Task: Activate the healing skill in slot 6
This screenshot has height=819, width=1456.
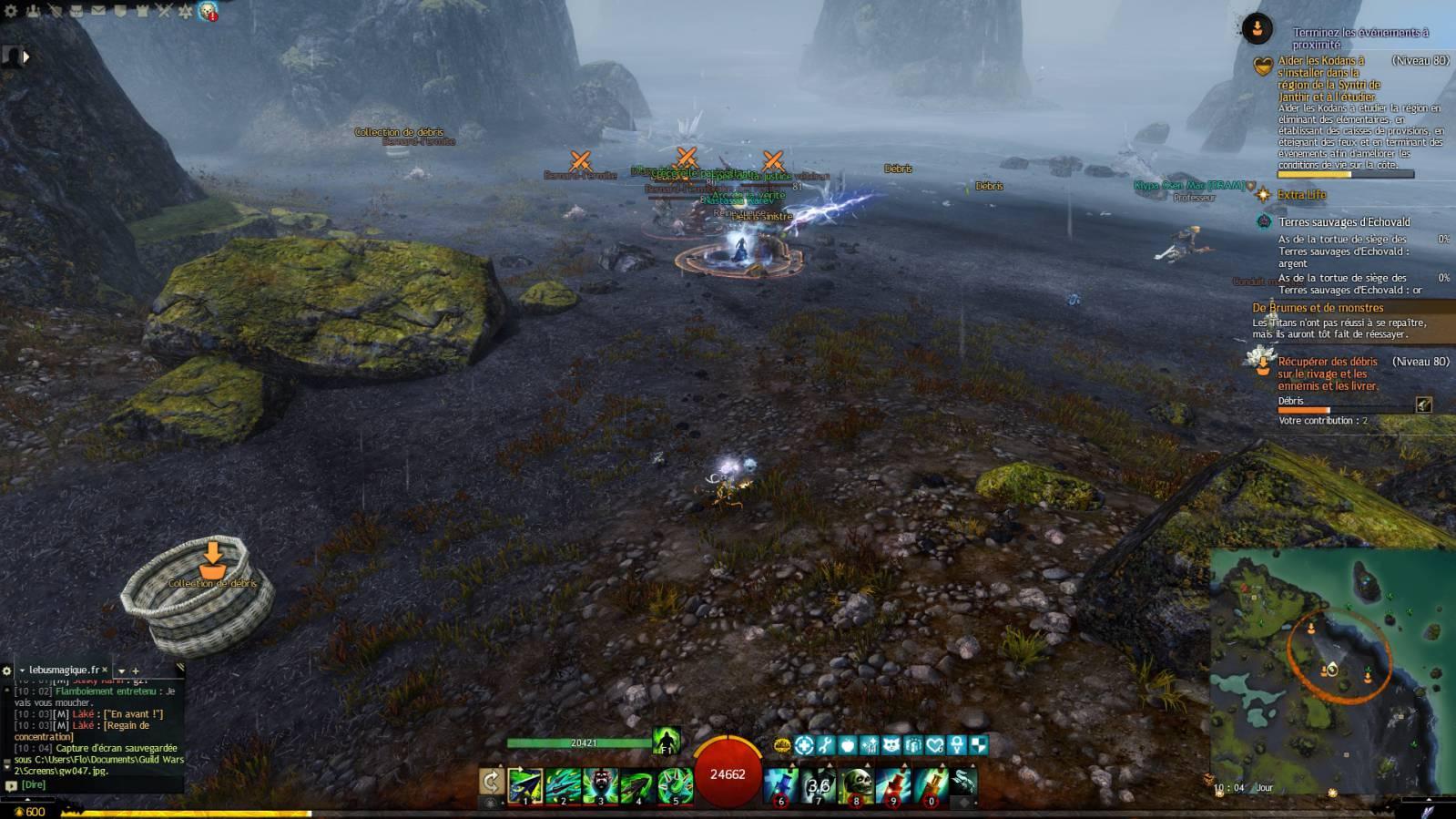Action: coord(781,784)
